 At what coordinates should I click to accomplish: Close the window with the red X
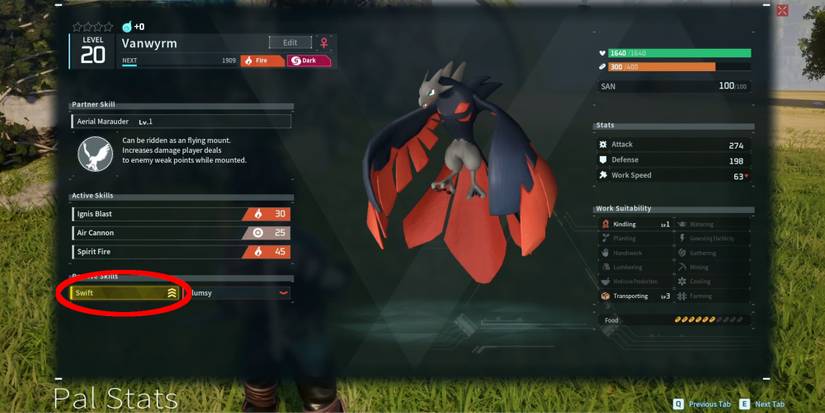pos(781,11)
